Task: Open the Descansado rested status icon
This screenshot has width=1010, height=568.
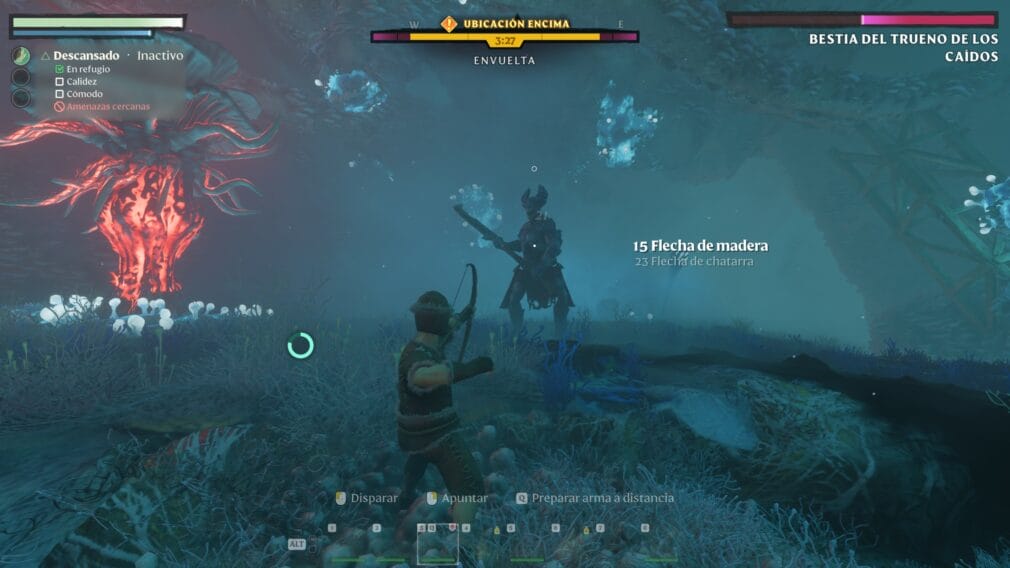Action: click(x=21, y=56)
